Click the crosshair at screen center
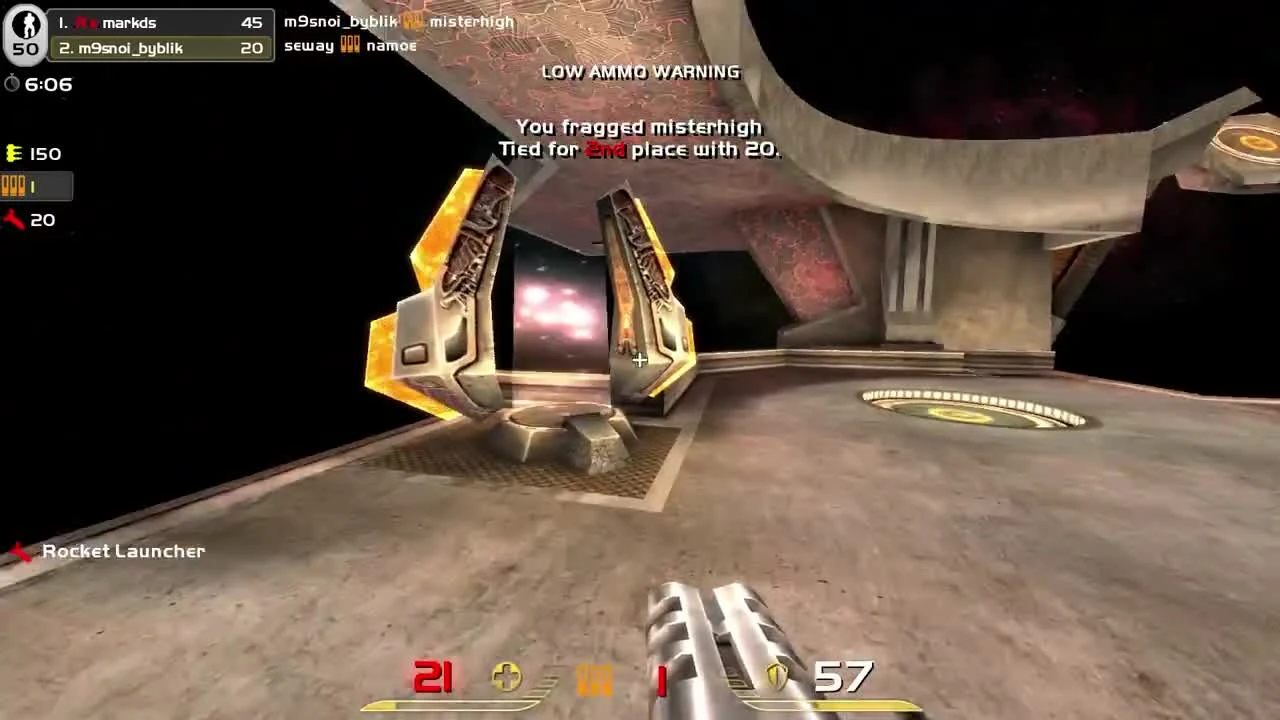 (x=639, y=359)
